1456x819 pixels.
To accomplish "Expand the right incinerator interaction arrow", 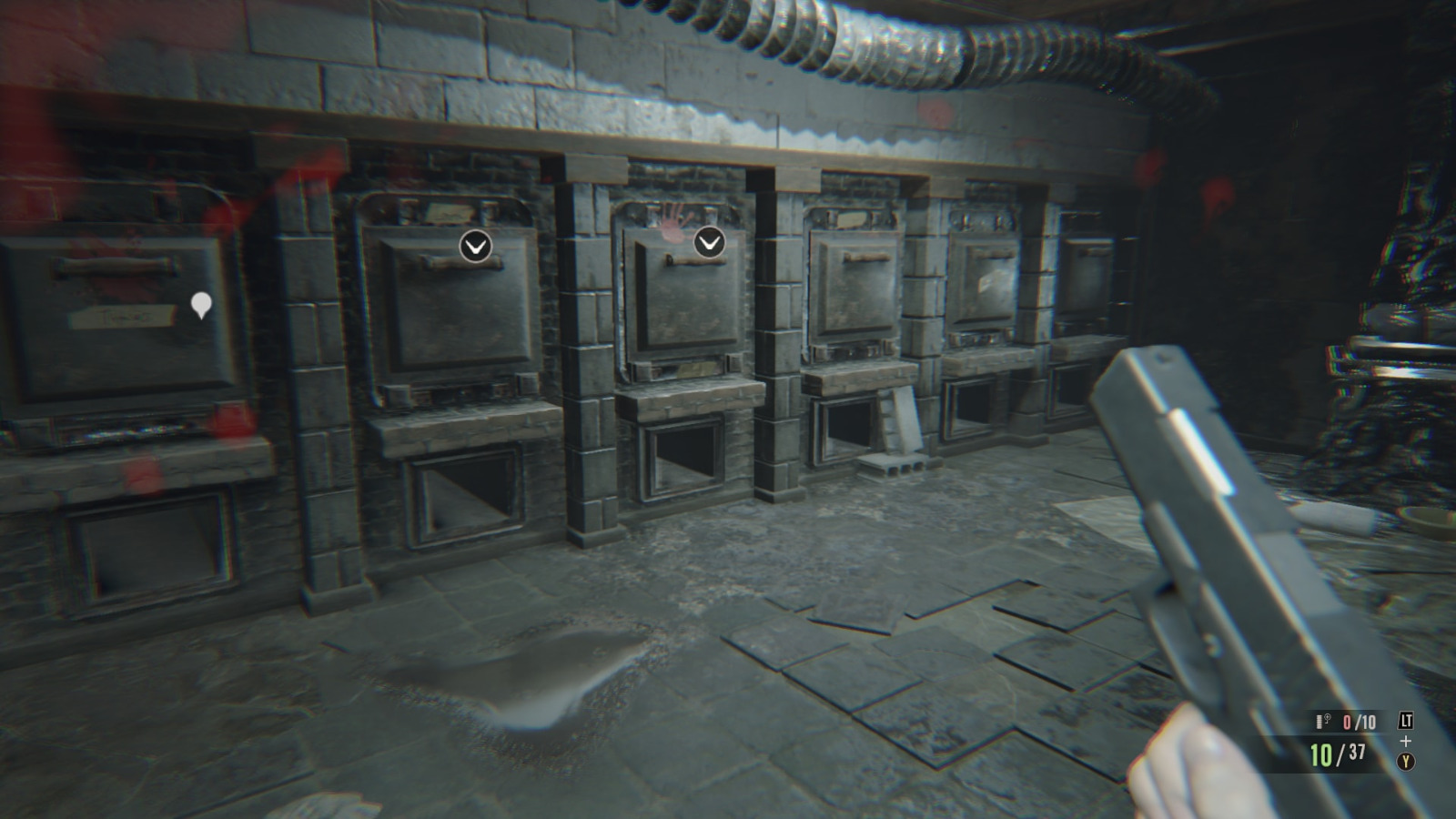I will (x=708, y=241).
